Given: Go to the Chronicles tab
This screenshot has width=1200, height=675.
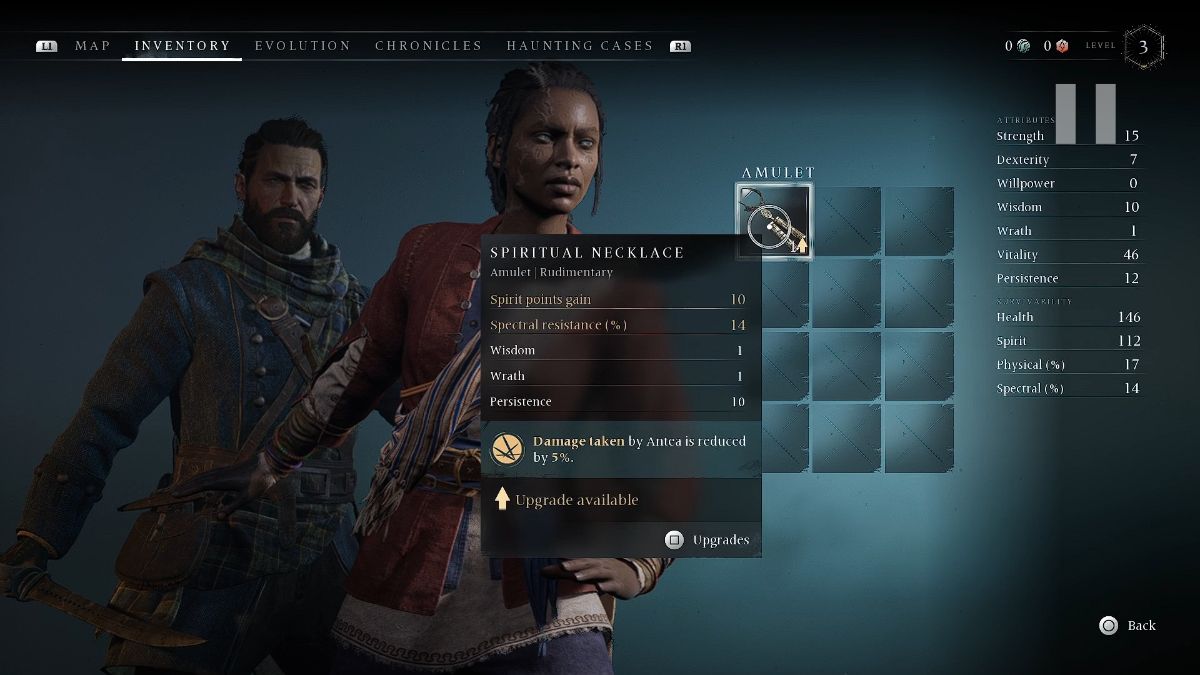Looking at the screenshot, I should 428,46.
